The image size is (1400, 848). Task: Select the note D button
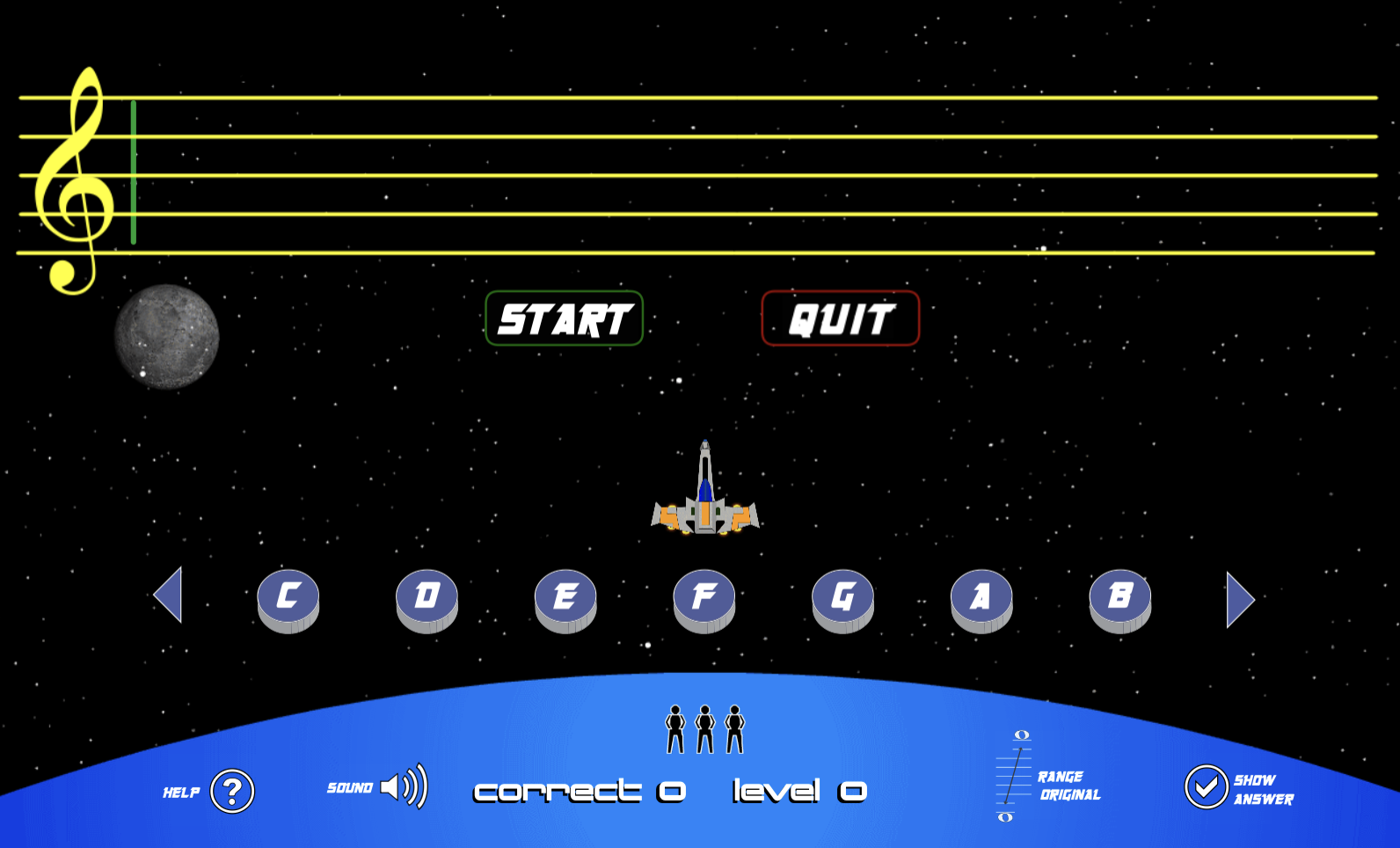[427, 596]
